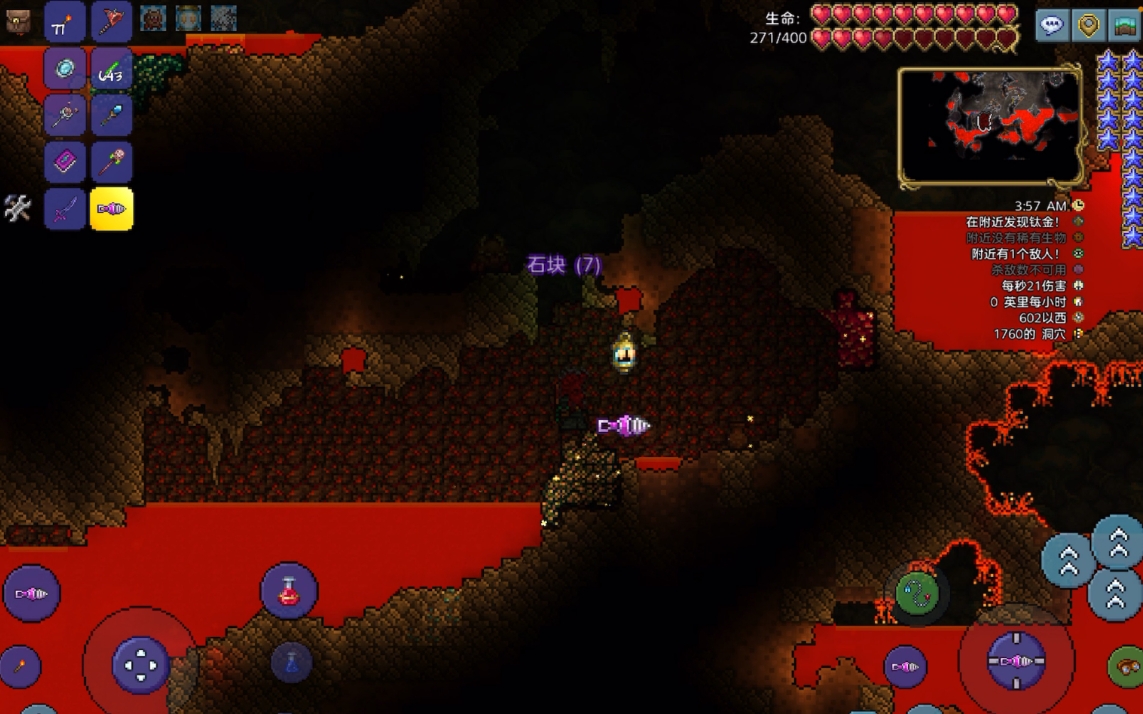Use the red healing potion quick button
The image size is (1143, 714).
289,591
